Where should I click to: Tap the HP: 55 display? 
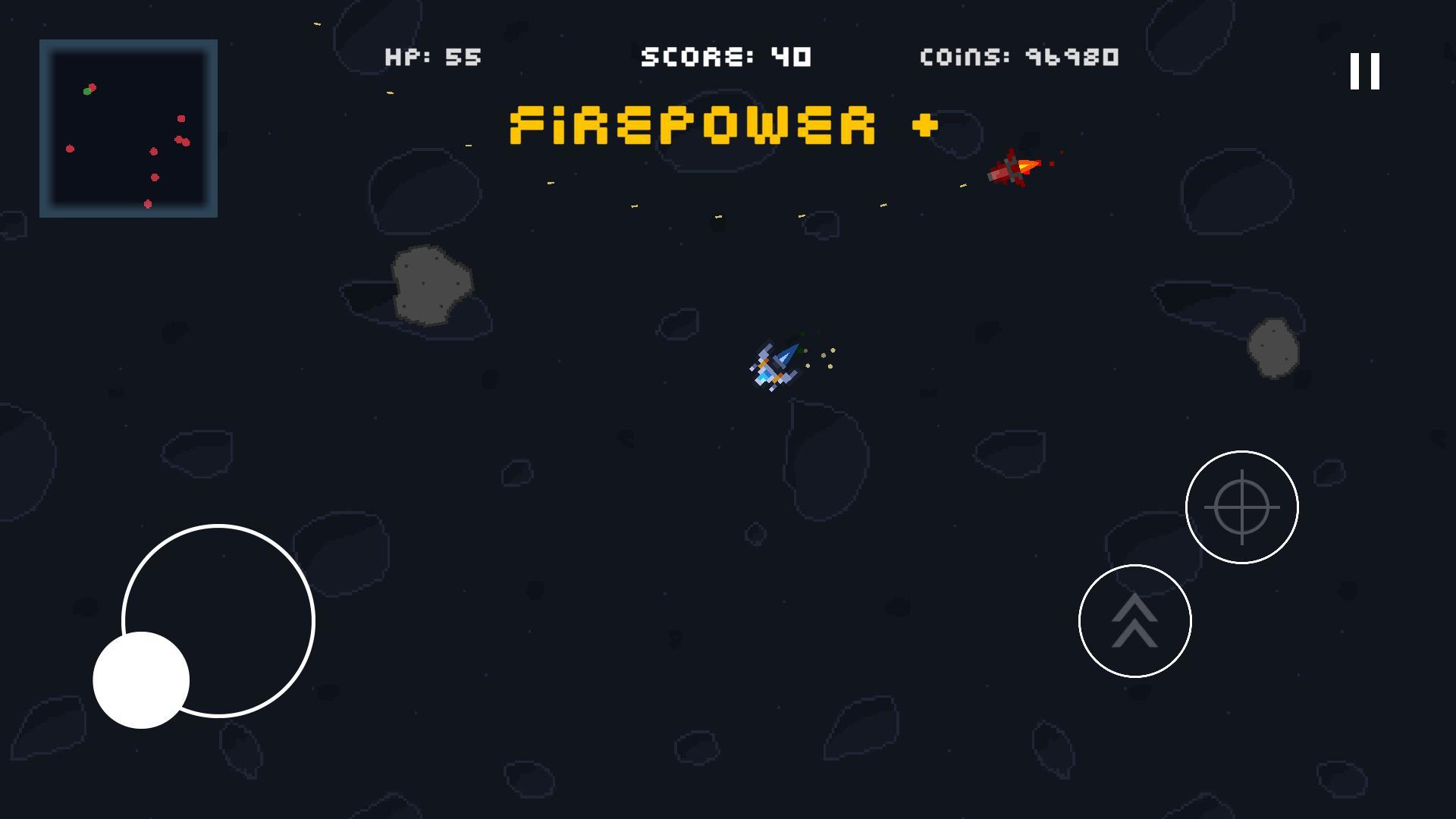coord(432,55)
